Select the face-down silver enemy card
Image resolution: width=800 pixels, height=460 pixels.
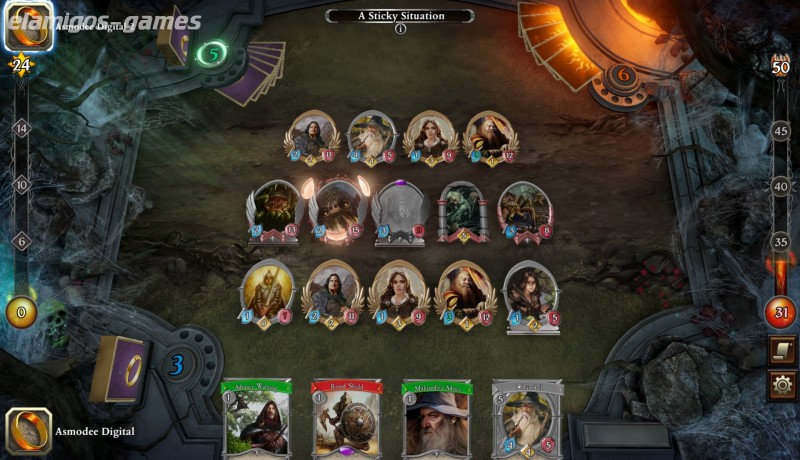pos(400,211)
